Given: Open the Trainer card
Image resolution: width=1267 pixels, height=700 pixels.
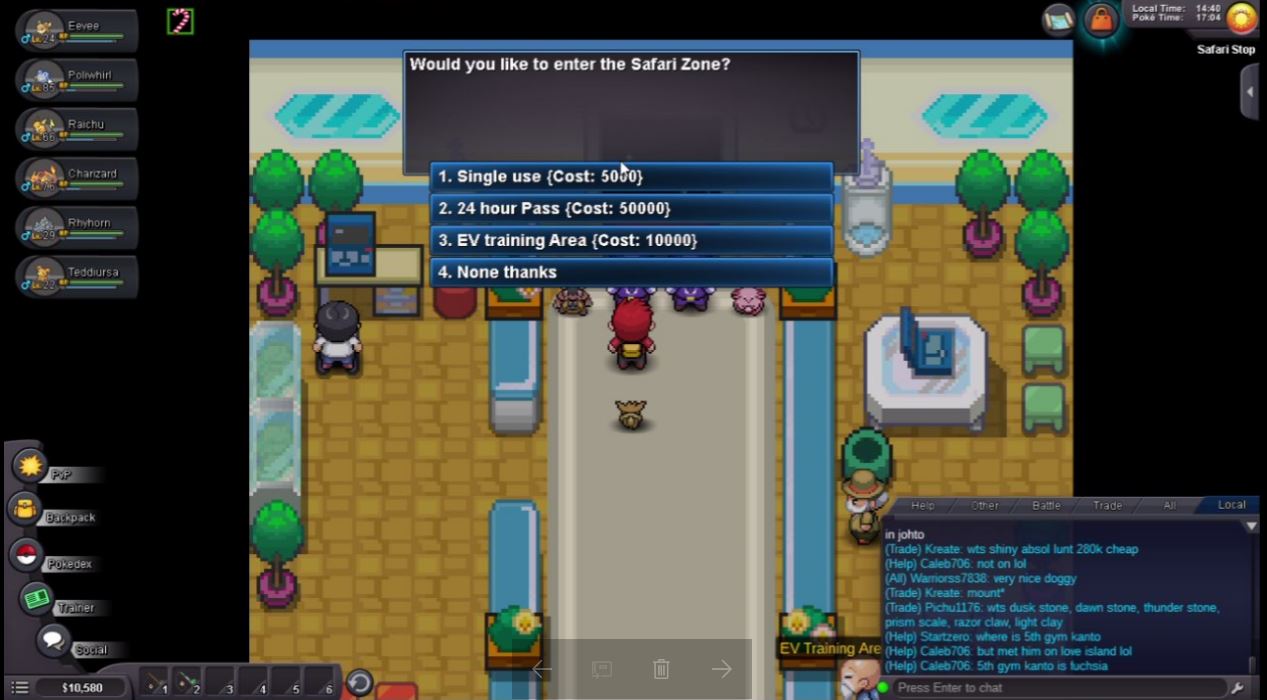Looking at the screenshot, I should (x=38, y=599).
